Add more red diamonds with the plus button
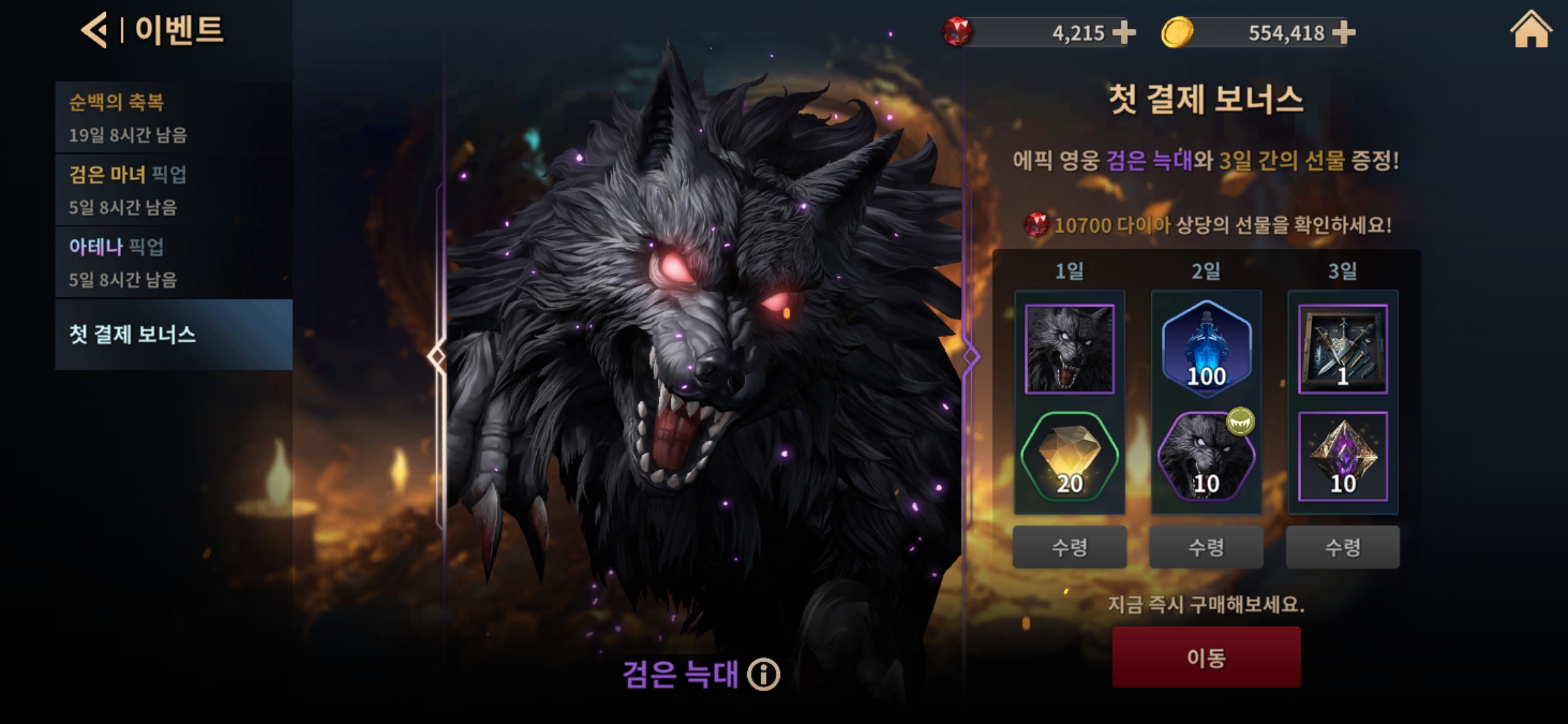Image resolution: width=1568 pixels, height=724 pixels. [x=1124, y=32]
